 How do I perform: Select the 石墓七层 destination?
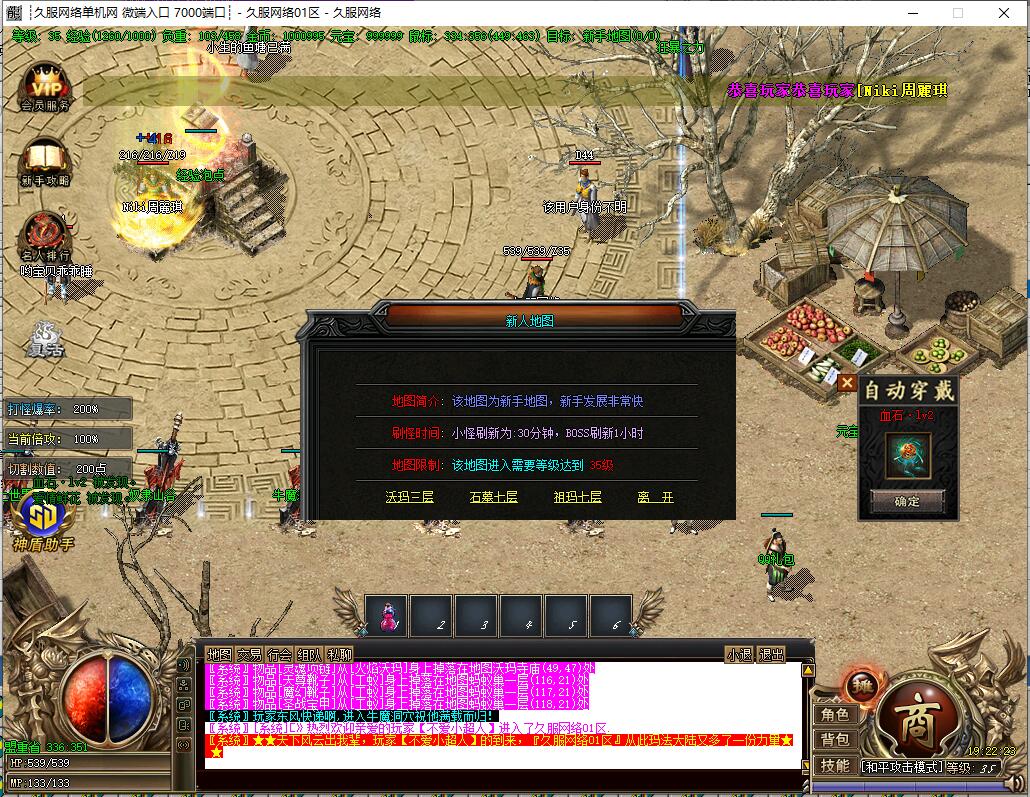point(493,497)
